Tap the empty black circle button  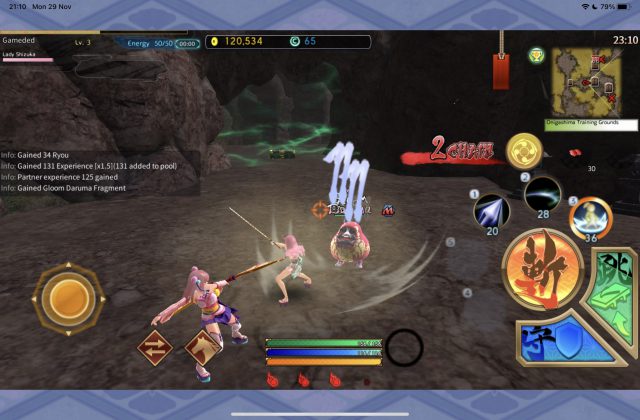(405, 347)
